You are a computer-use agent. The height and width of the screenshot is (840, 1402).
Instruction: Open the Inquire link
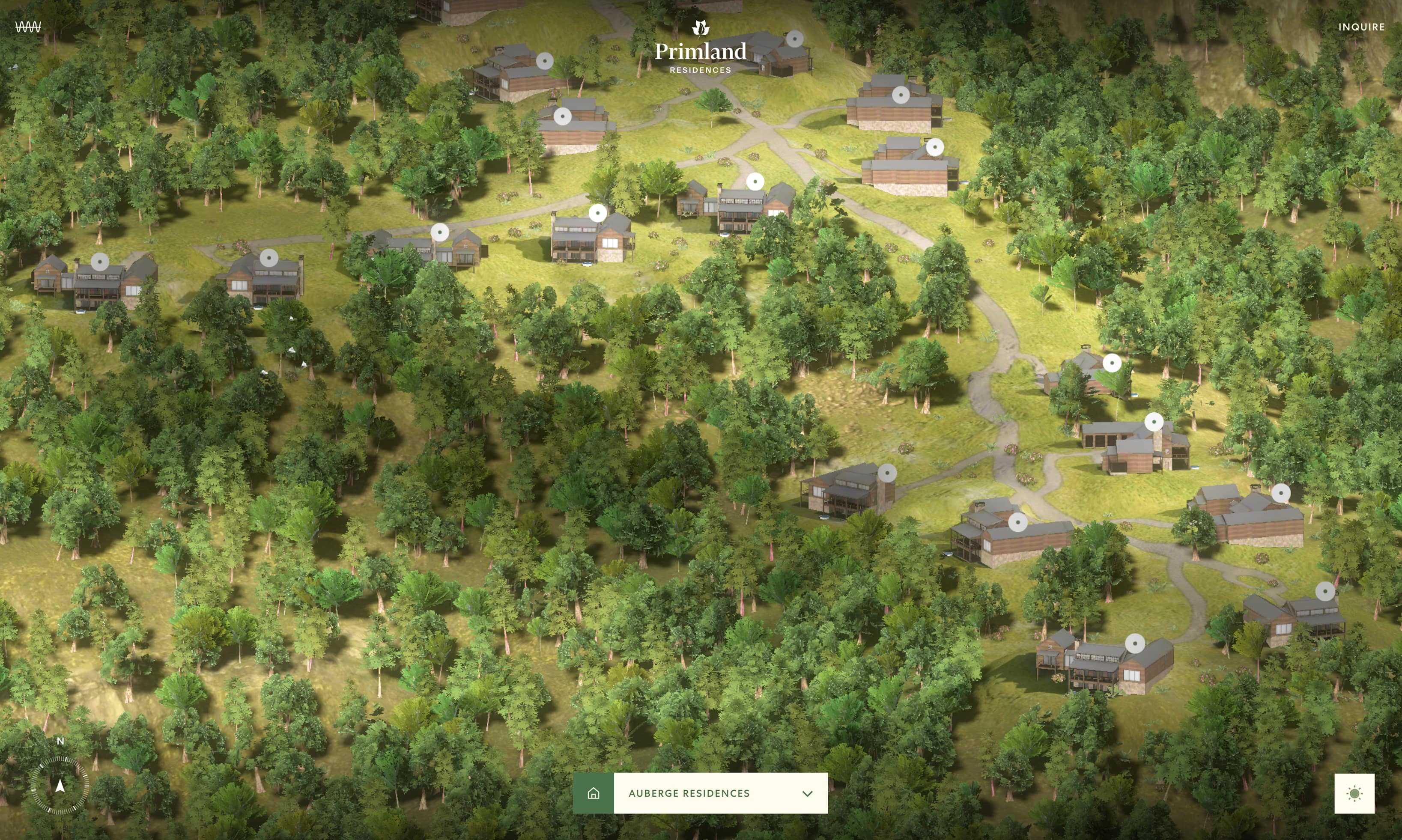(1361, 27)
